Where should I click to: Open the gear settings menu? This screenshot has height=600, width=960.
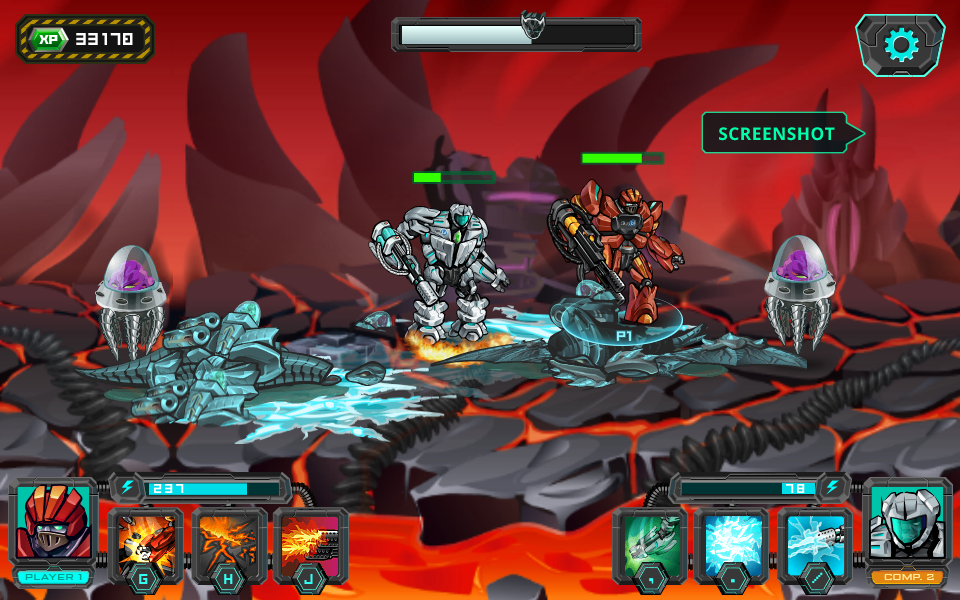(x=900, y=45)
